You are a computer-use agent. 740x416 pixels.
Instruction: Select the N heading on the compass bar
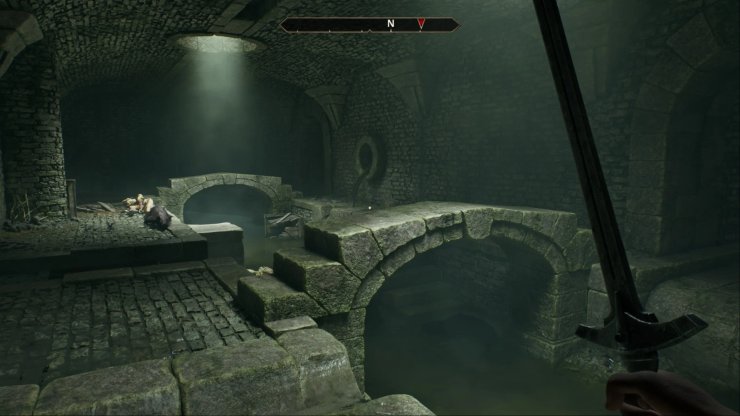390,23
